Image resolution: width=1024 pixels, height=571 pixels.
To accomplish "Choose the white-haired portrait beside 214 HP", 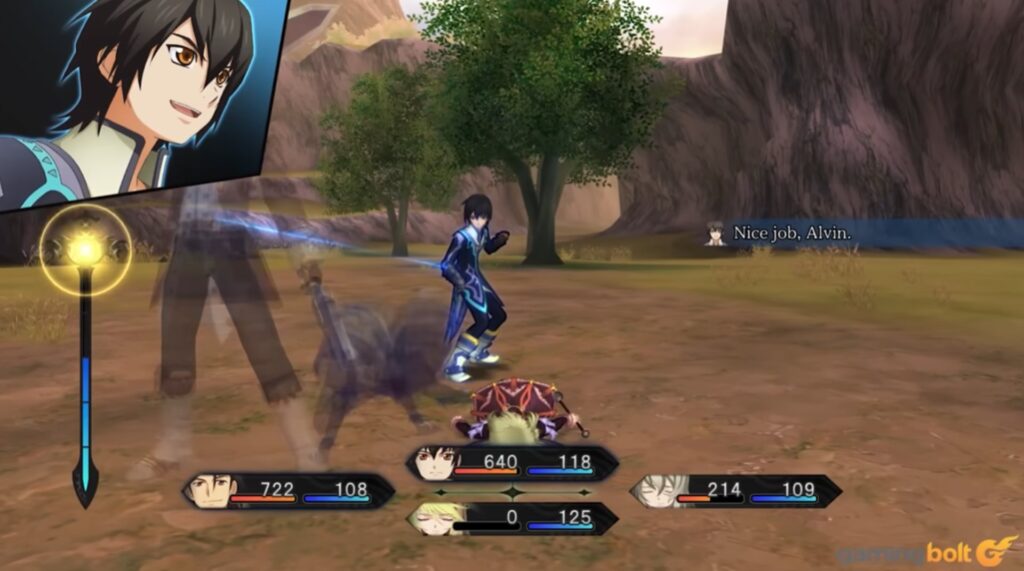I will click(x=657, y=490).
